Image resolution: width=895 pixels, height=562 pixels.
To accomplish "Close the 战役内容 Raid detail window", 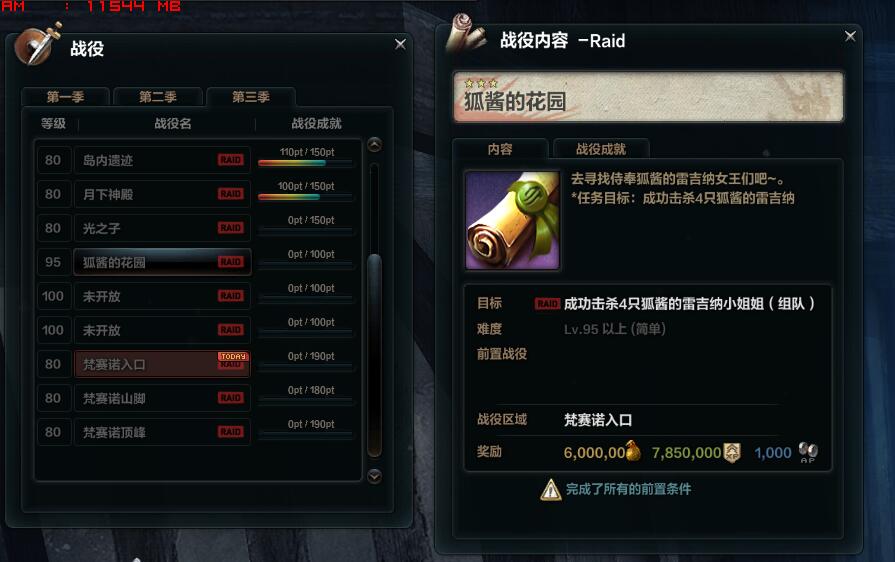I will [850, 36].
